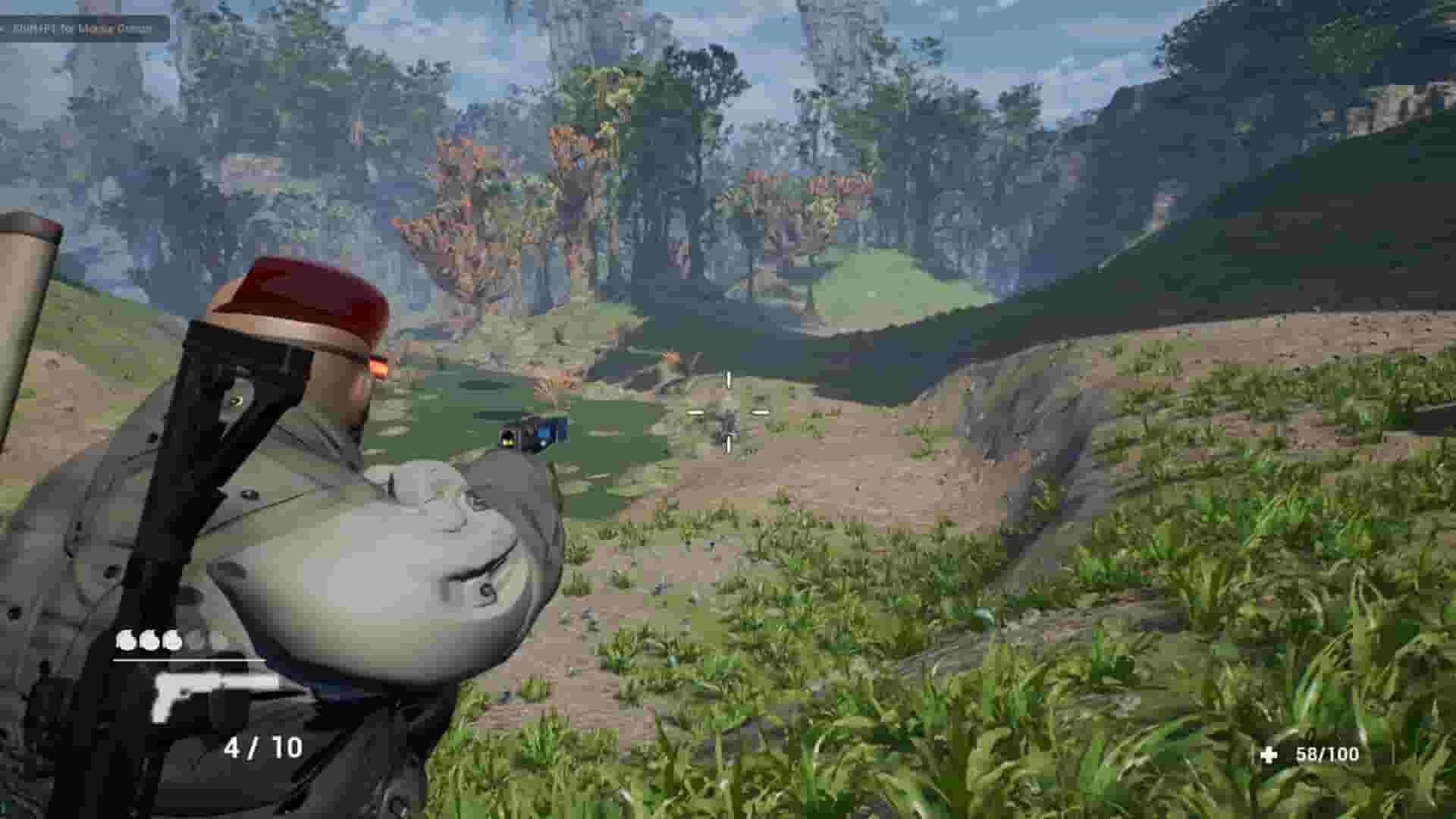The image size is (1456, 819).
Task: Click the last empty magazine slot indicator
Action: pyautogui.click(x=218, y=639)
